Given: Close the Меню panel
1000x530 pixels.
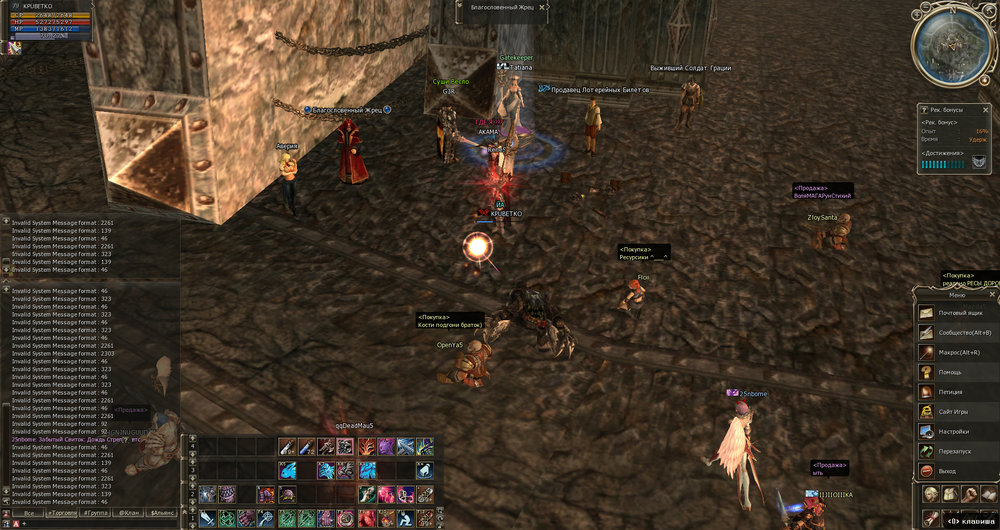Looking at the screenshot, I should point(993,295).
